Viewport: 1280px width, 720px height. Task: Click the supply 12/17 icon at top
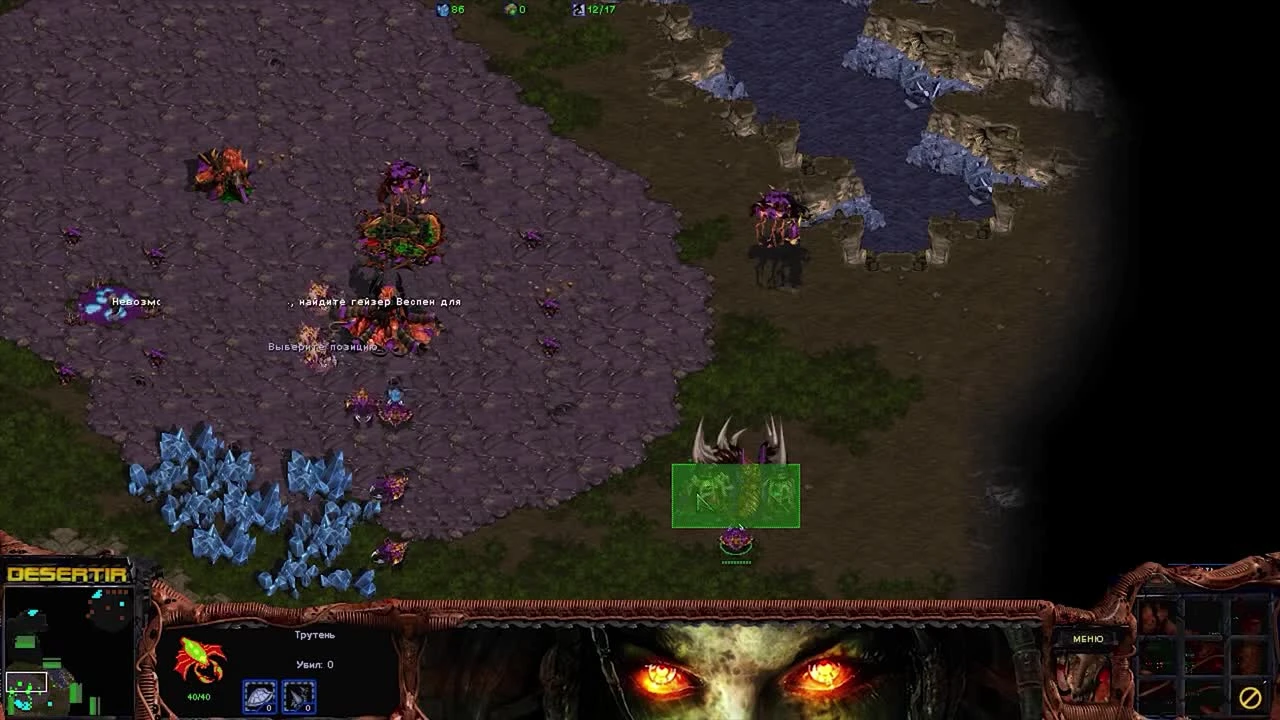click(x=578, y=9)
